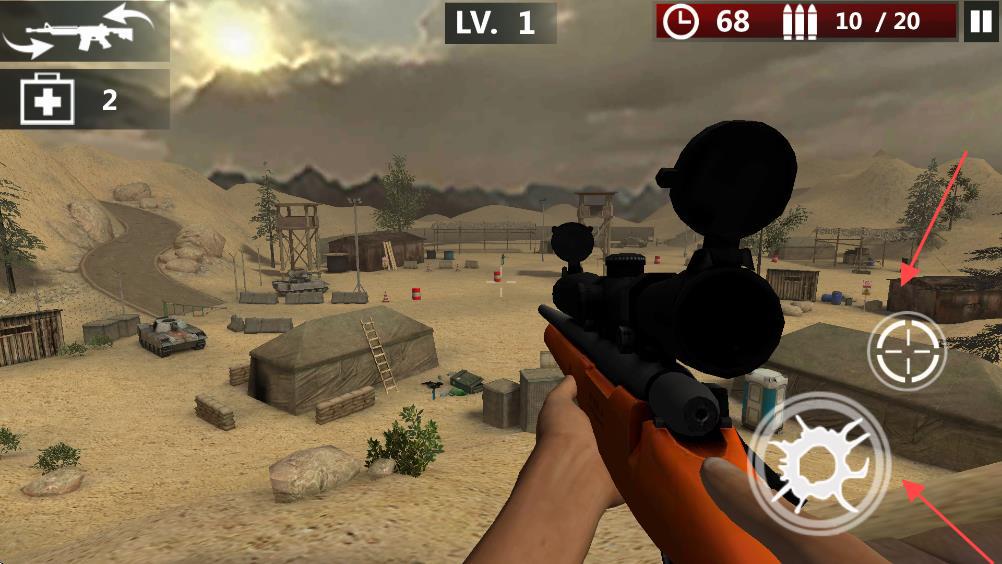
Task: Pause the game with the pause button
Action: pos(980,22)
